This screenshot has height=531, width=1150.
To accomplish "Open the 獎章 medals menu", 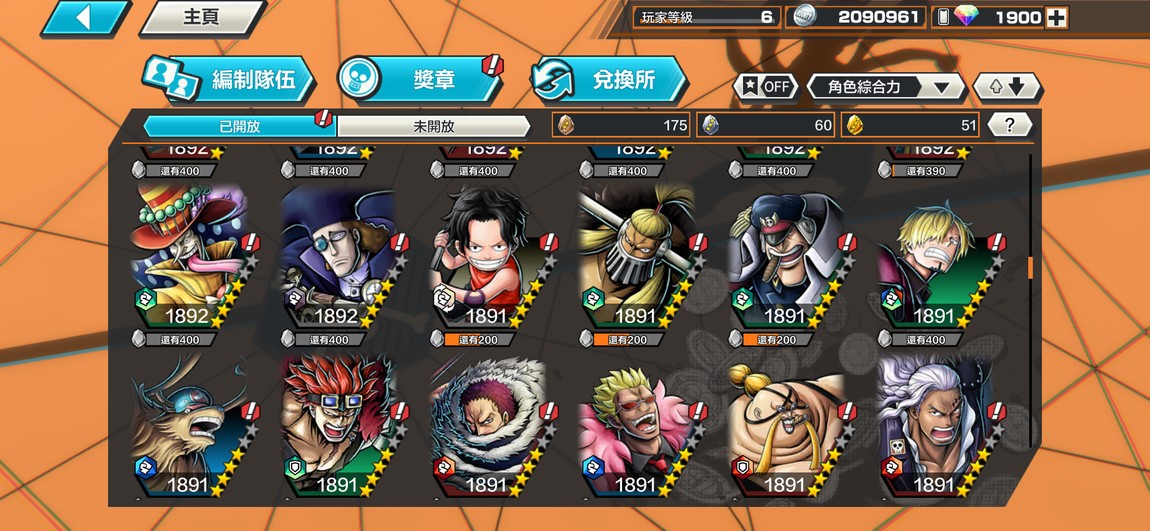I will tap(420, 80).
